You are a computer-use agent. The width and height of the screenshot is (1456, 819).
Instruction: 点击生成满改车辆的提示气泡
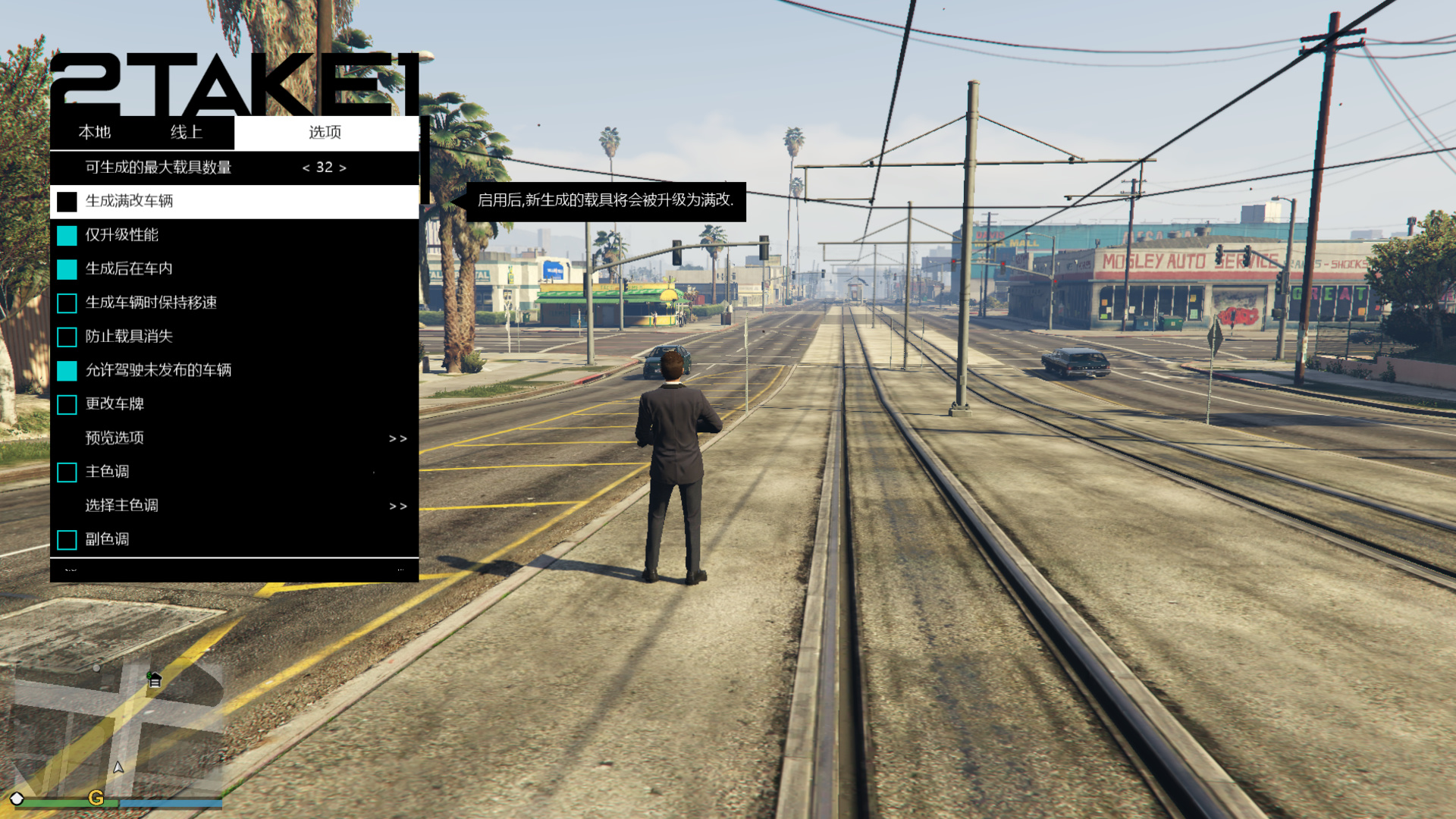(607, 203)
